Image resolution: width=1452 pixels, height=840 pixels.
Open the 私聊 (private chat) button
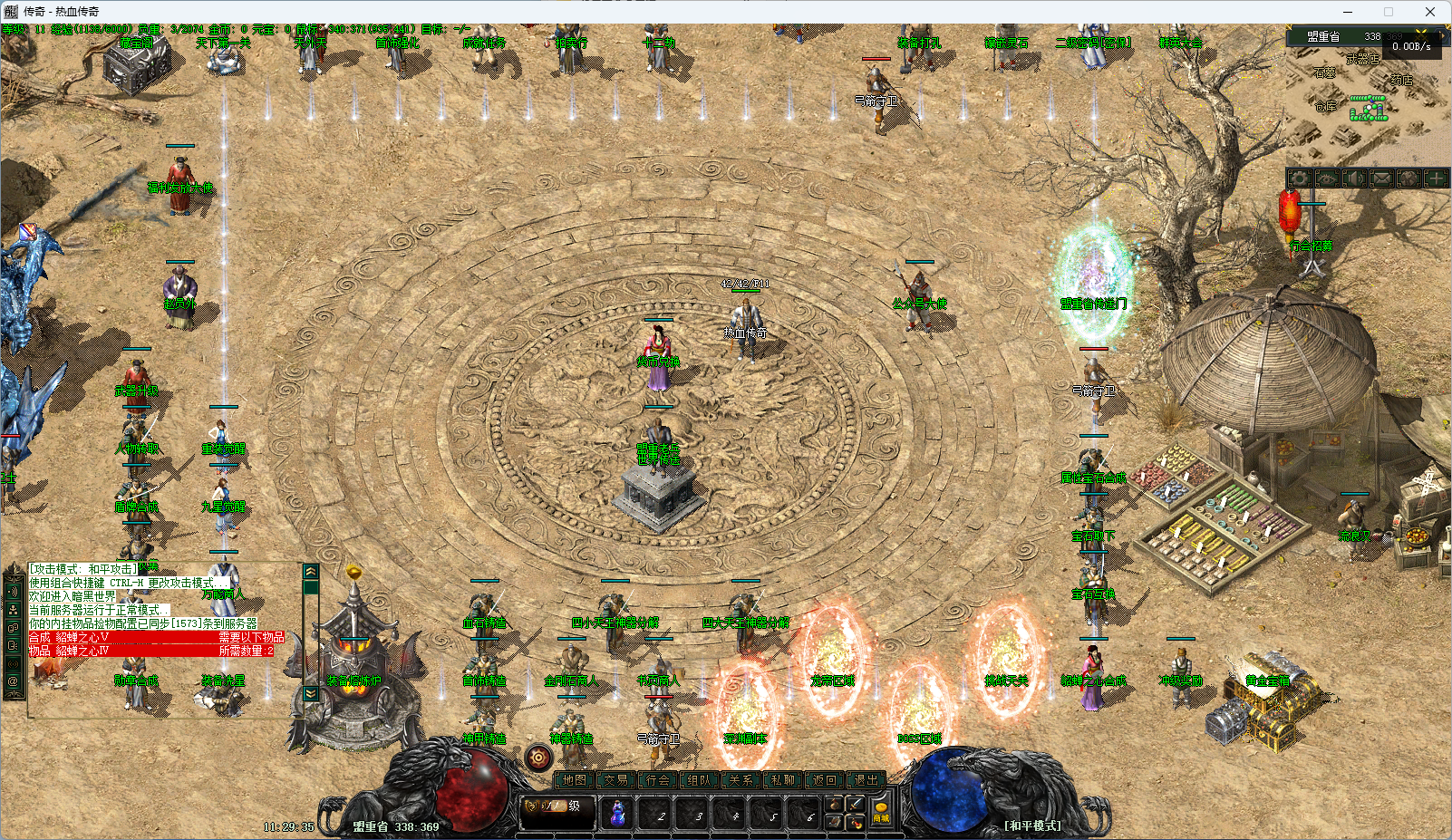tap(783, 779)
